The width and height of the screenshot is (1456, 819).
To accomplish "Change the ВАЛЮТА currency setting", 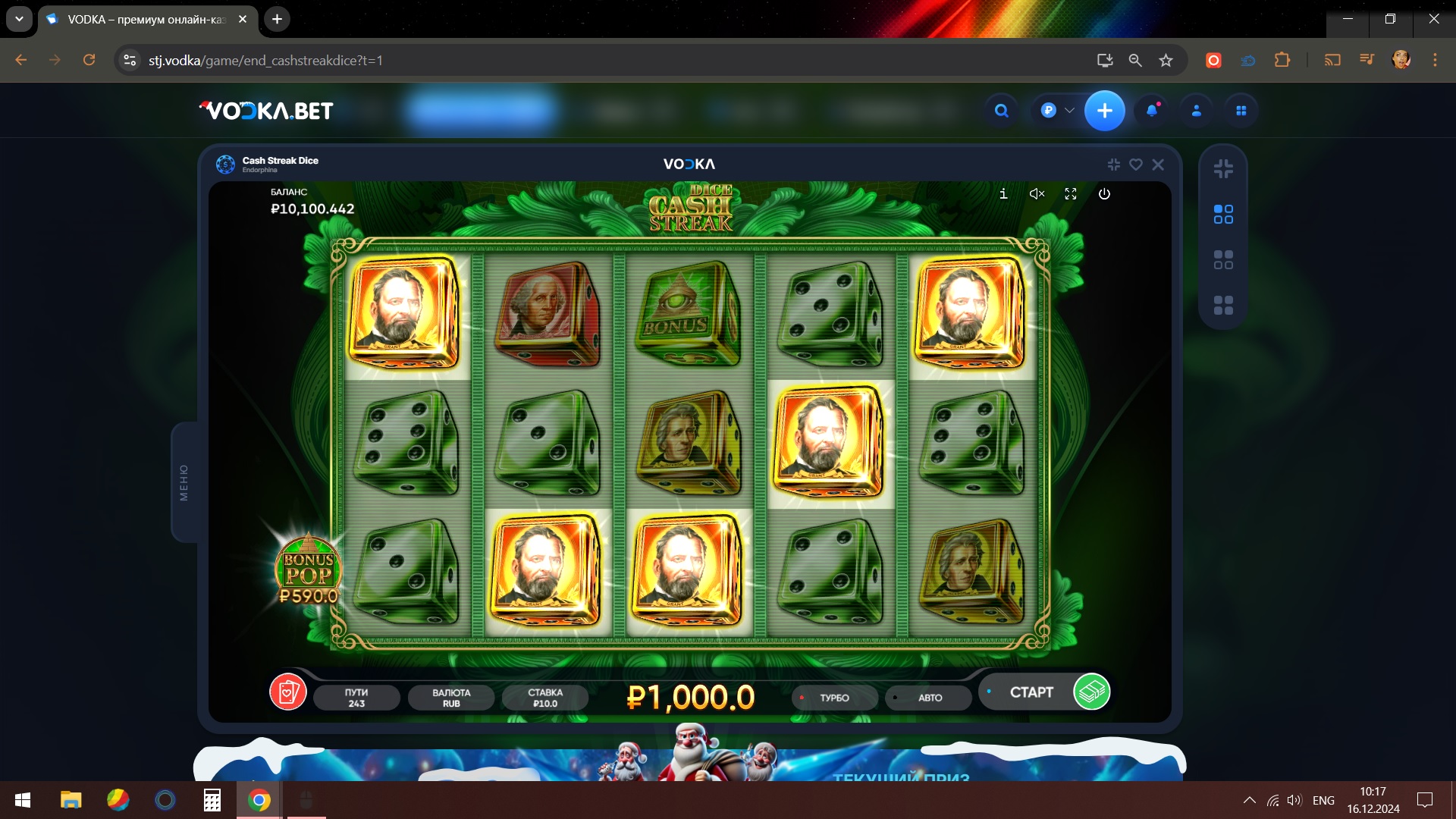I will 451,698.
